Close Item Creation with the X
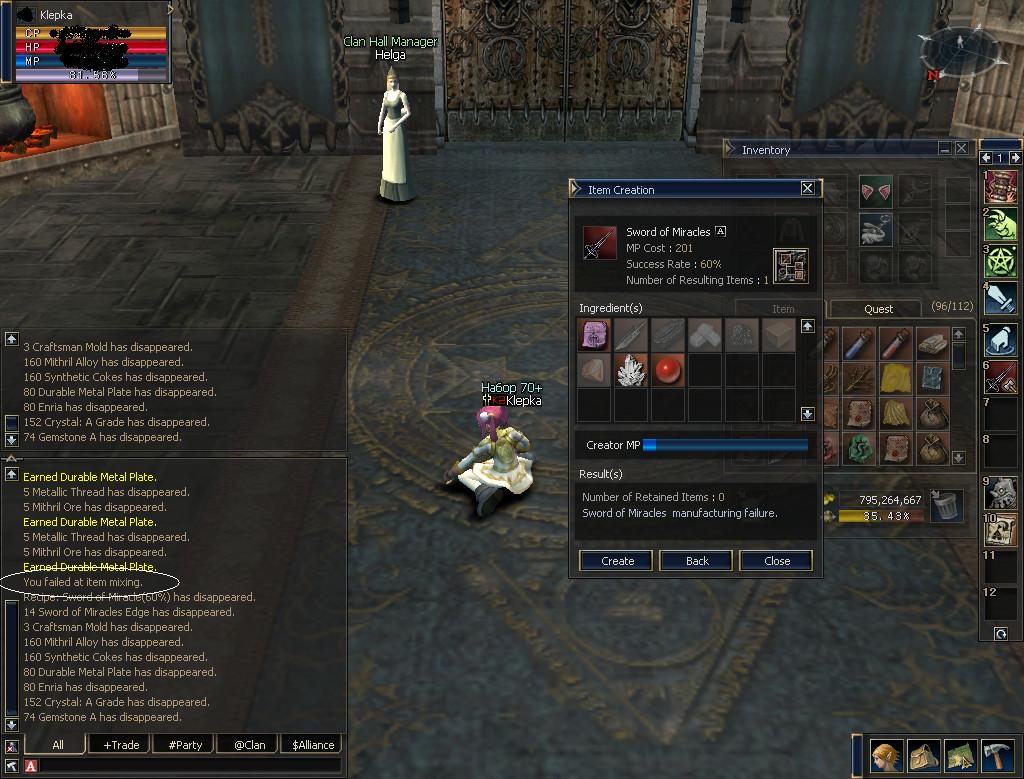The image size is (1024, 779). coord(808,188)
